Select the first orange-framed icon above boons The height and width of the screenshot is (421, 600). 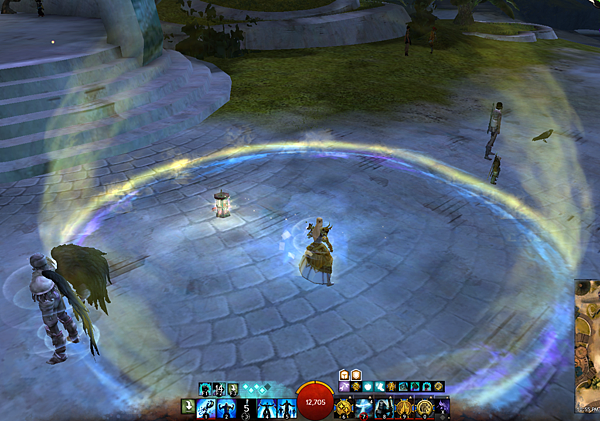pos(343,375)
